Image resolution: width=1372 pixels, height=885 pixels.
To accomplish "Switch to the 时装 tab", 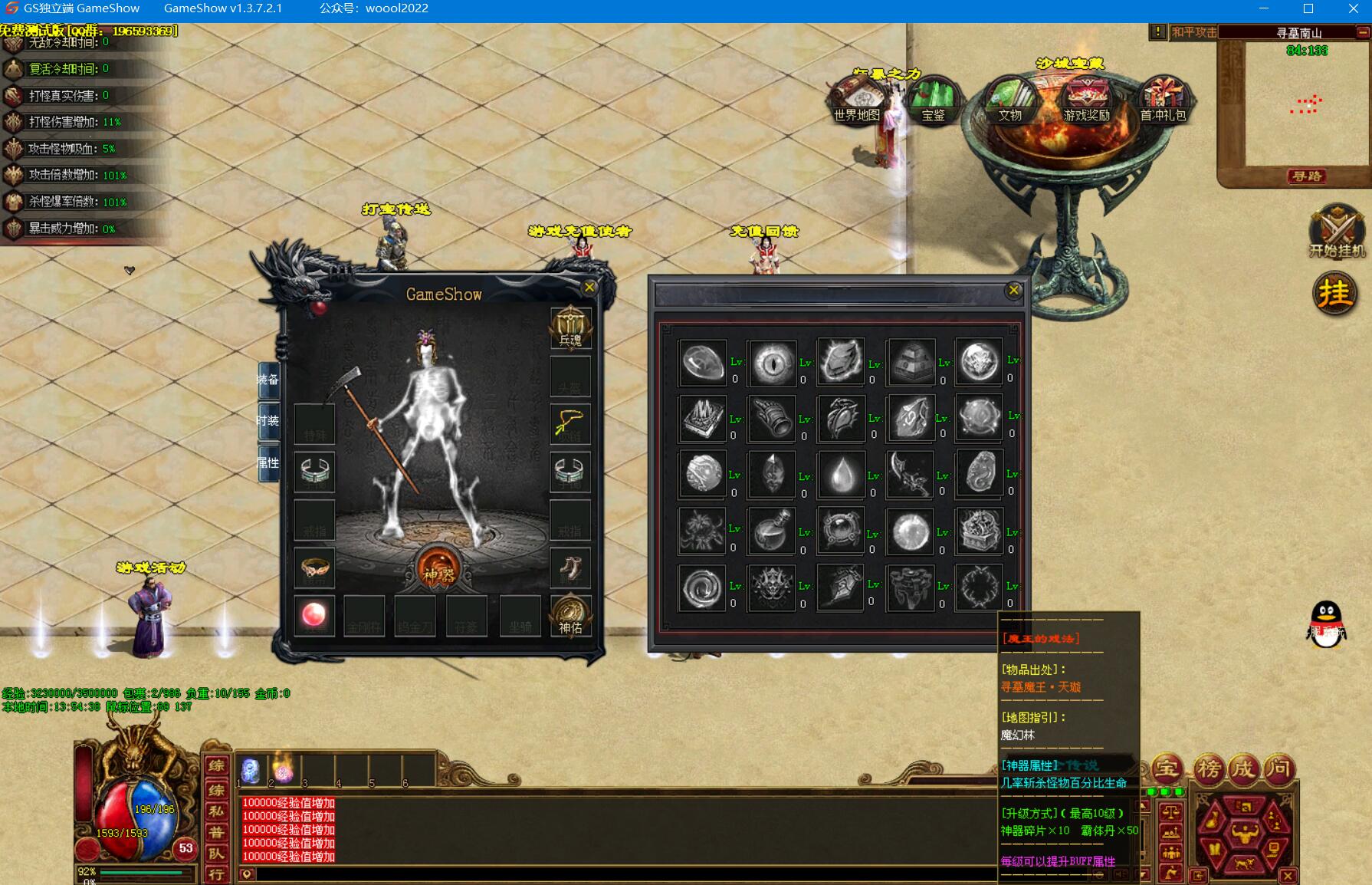I will (x=268, y=420).
